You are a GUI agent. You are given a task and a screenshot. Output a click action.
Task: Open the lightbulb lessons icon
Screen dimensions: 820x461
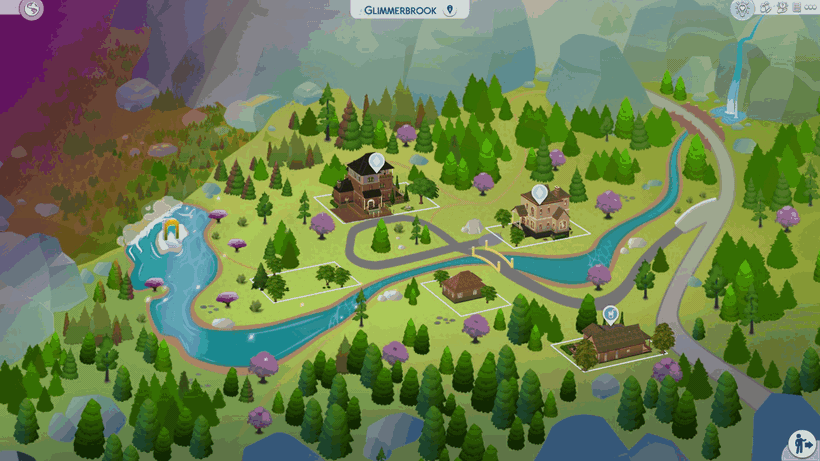[742, 9]
